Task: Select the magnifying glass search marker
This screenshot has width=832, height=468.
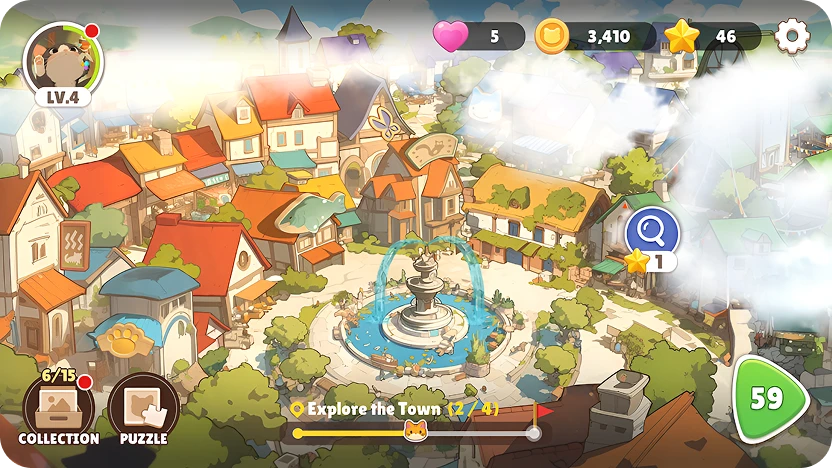Action: (652, 233)
